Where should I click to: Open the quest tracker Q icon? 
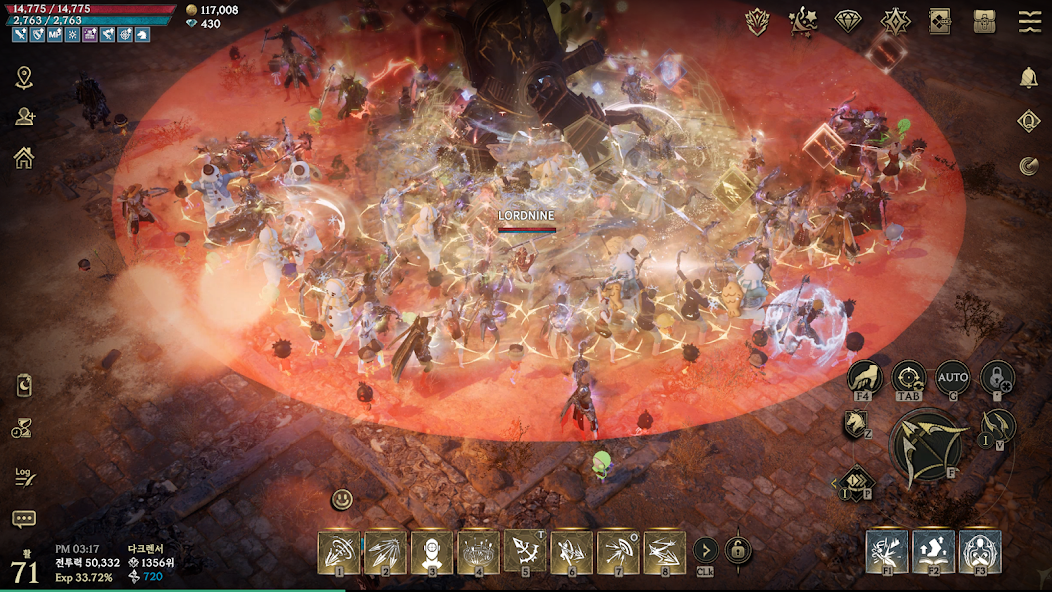click(1029, 121)
